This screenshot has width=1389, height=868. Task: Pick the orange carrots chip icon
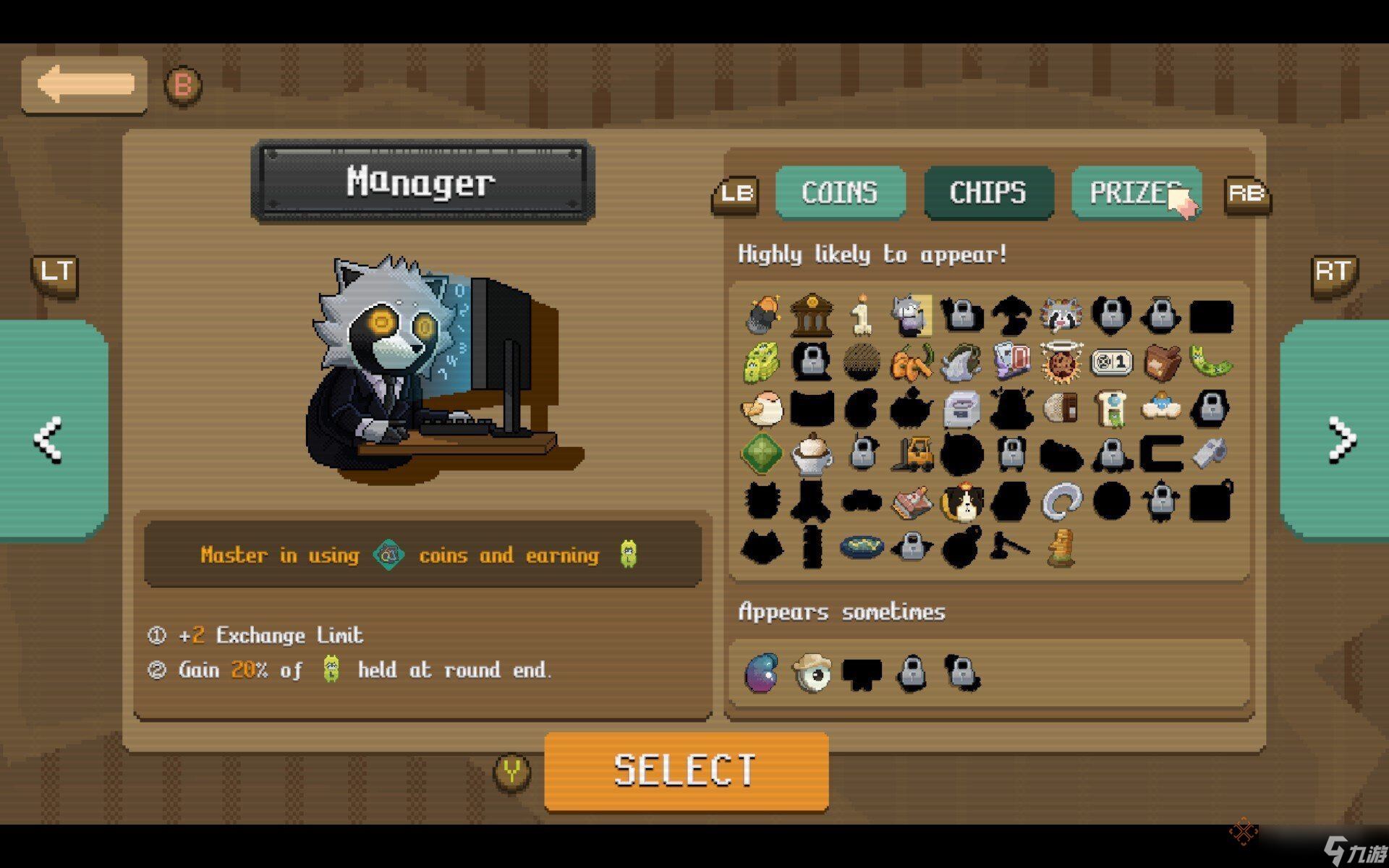(912, 362)
